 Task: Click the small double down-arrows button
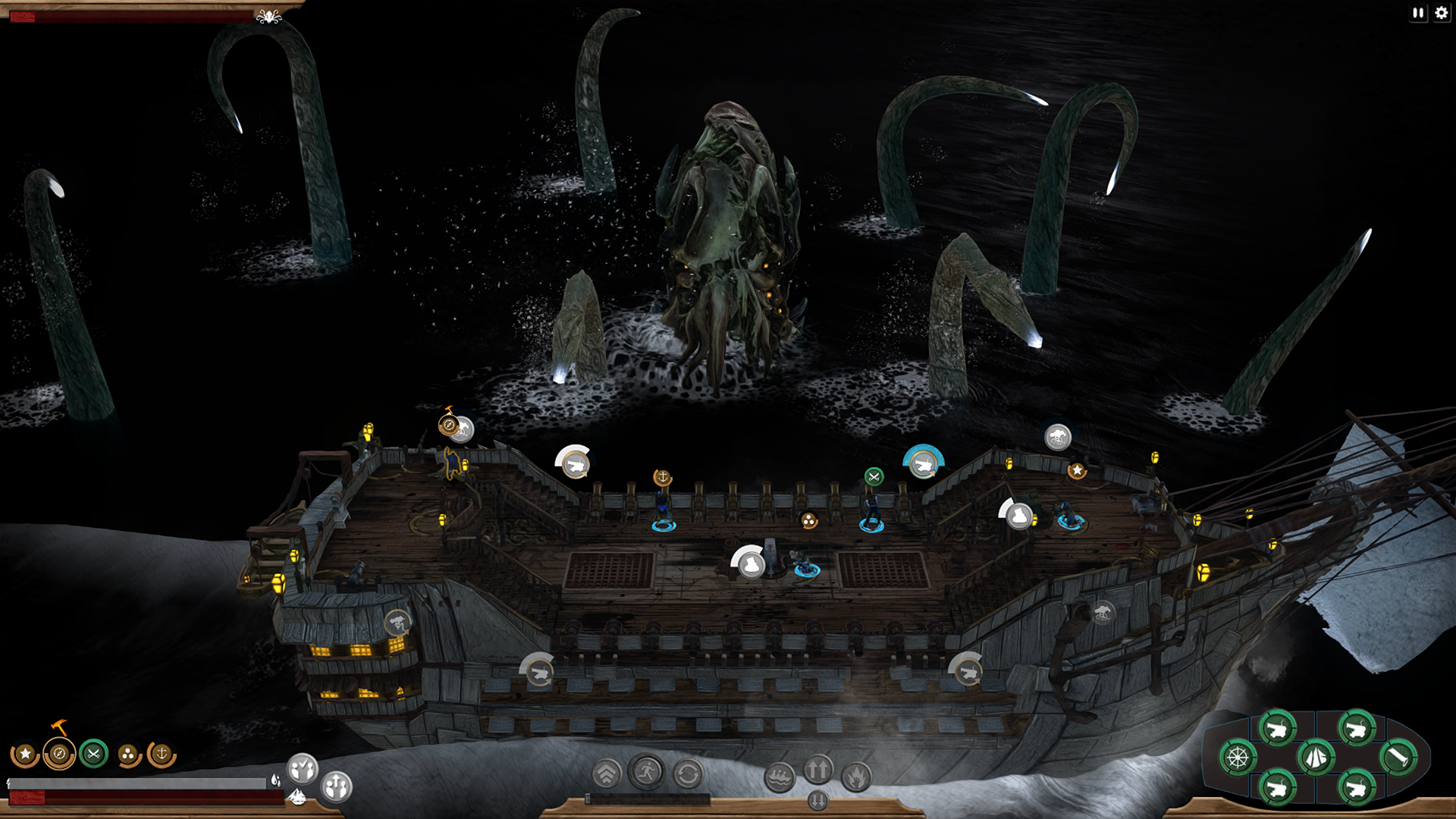click(x=817, y=800)
